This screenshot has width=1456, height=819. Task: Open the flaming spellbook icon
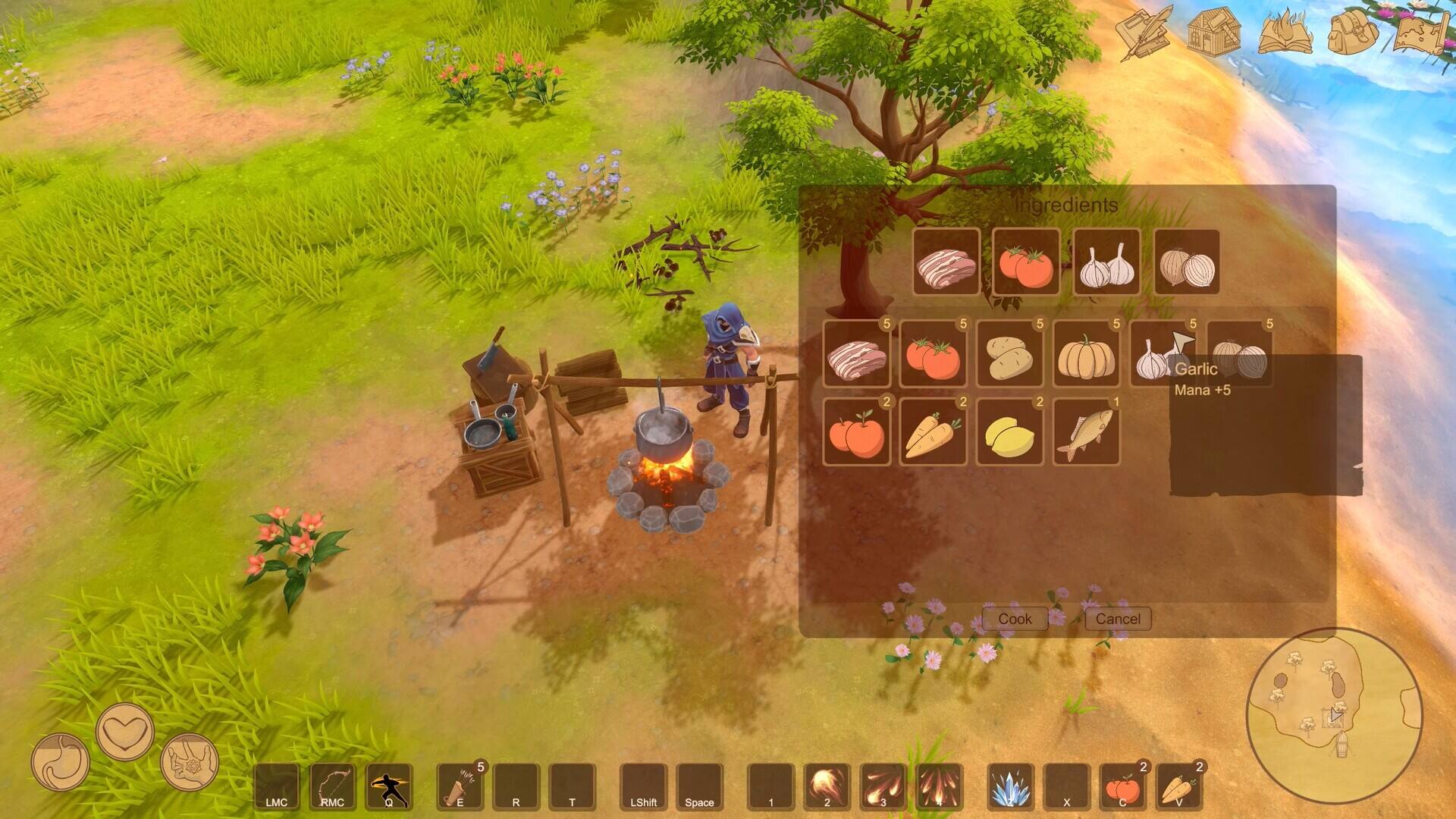point(1285,32)
